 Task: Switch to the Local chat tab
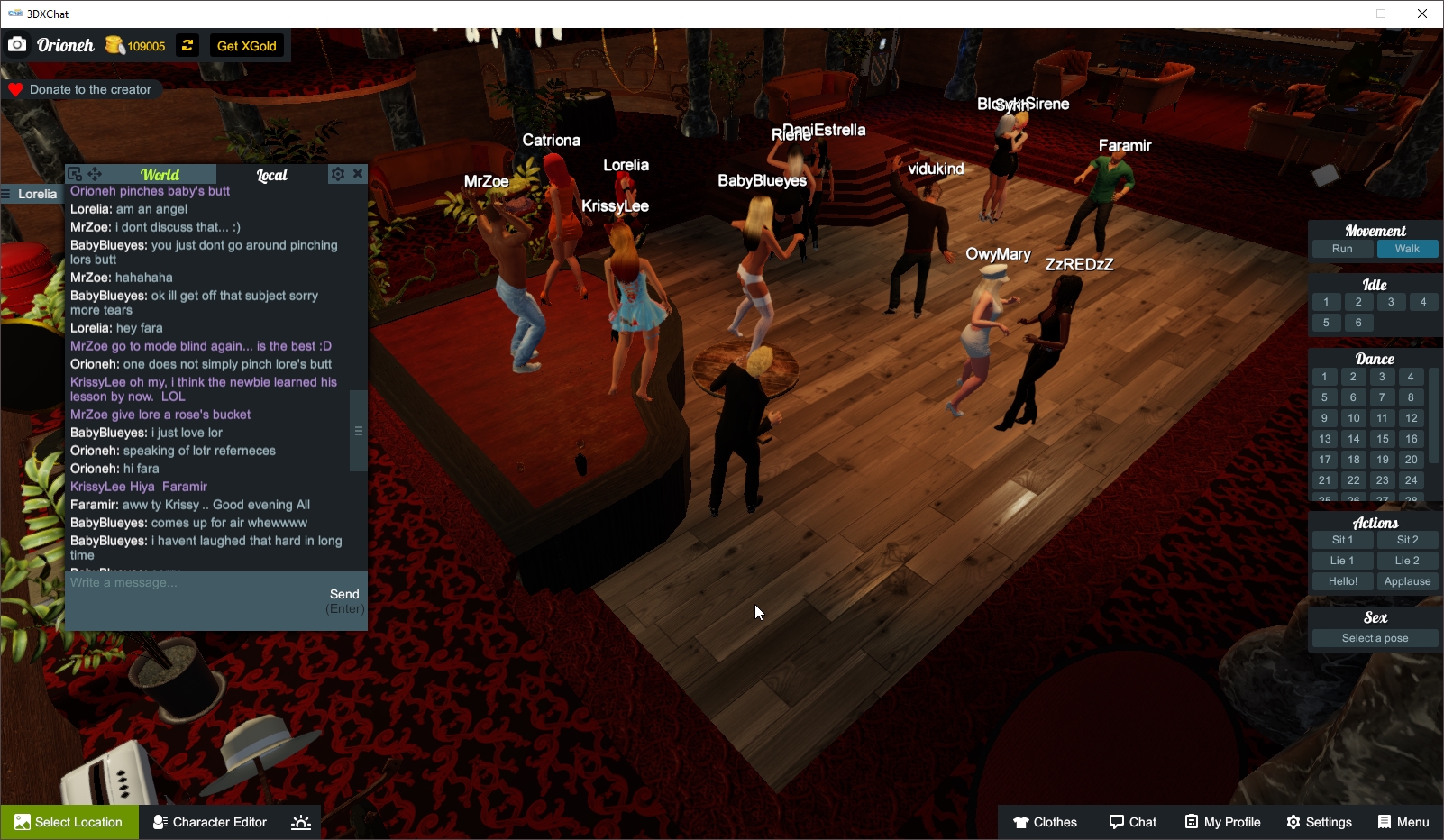(x=271, y=174)
